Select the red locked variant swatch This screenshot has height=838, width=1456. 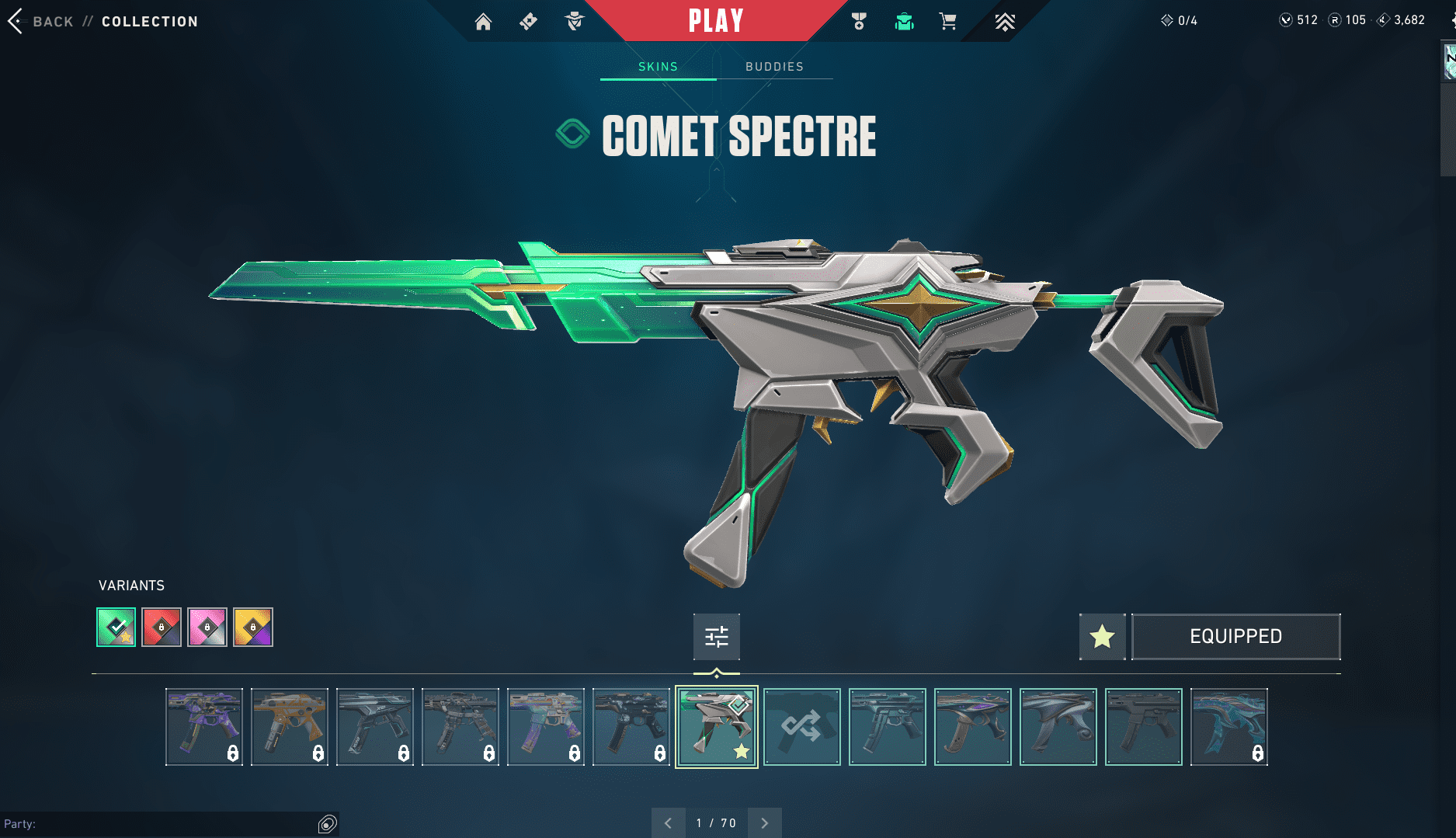(162, 627)
